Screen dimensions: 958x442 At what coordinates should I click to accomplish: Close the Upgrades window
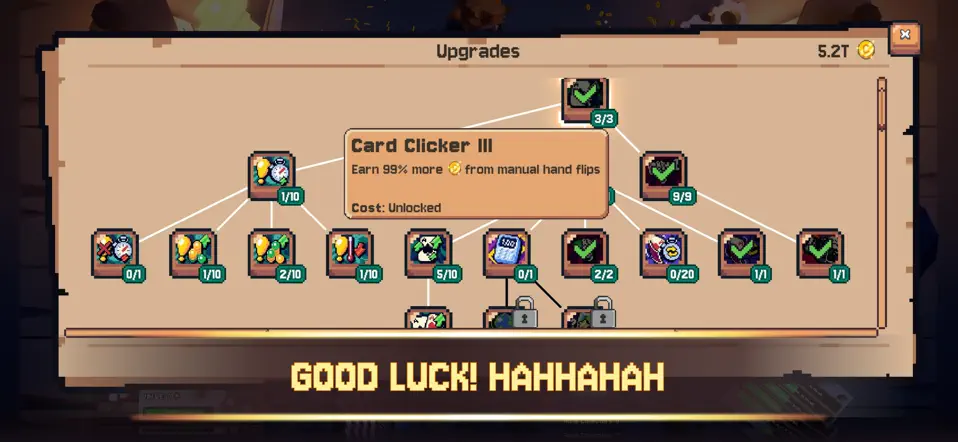(904, 36)
